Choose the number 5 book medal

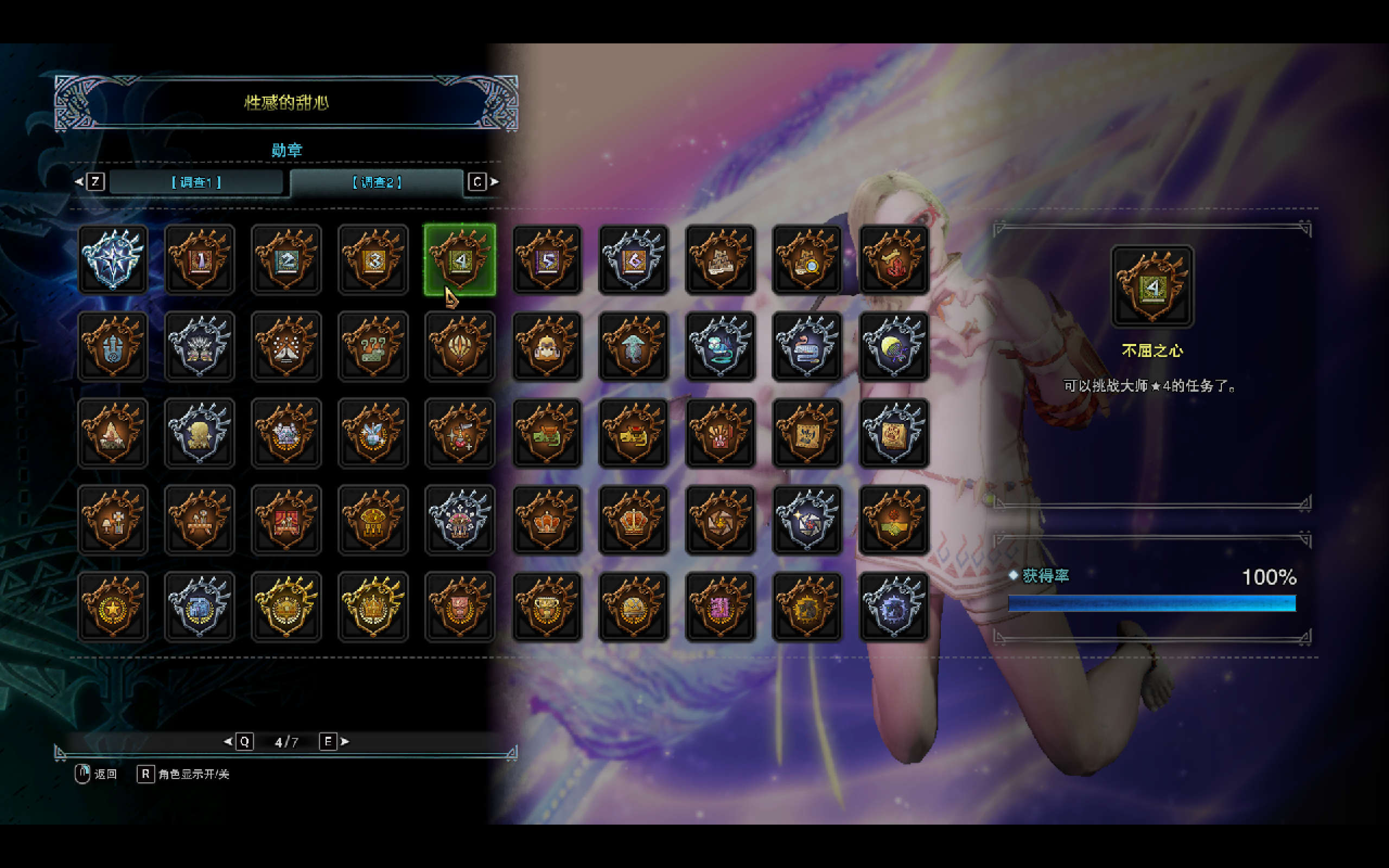[x=547, y=259]
